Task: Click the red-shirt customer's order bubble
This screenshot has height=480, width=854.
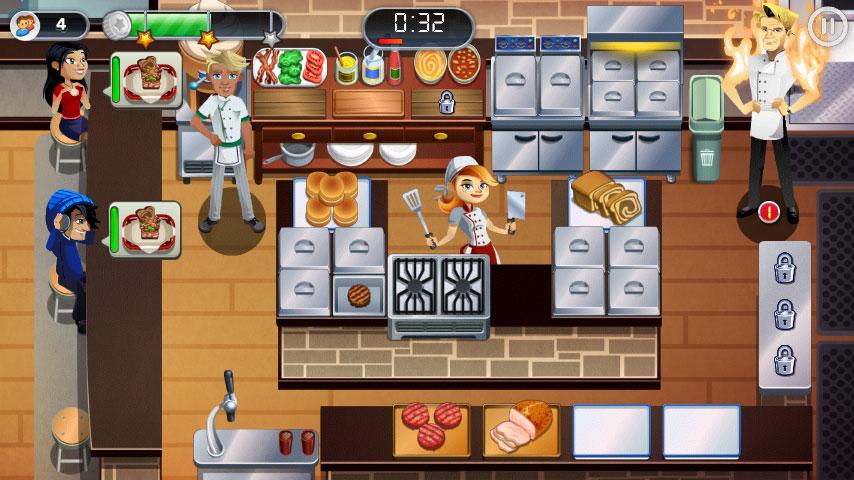Action: (x=146, y=79)
